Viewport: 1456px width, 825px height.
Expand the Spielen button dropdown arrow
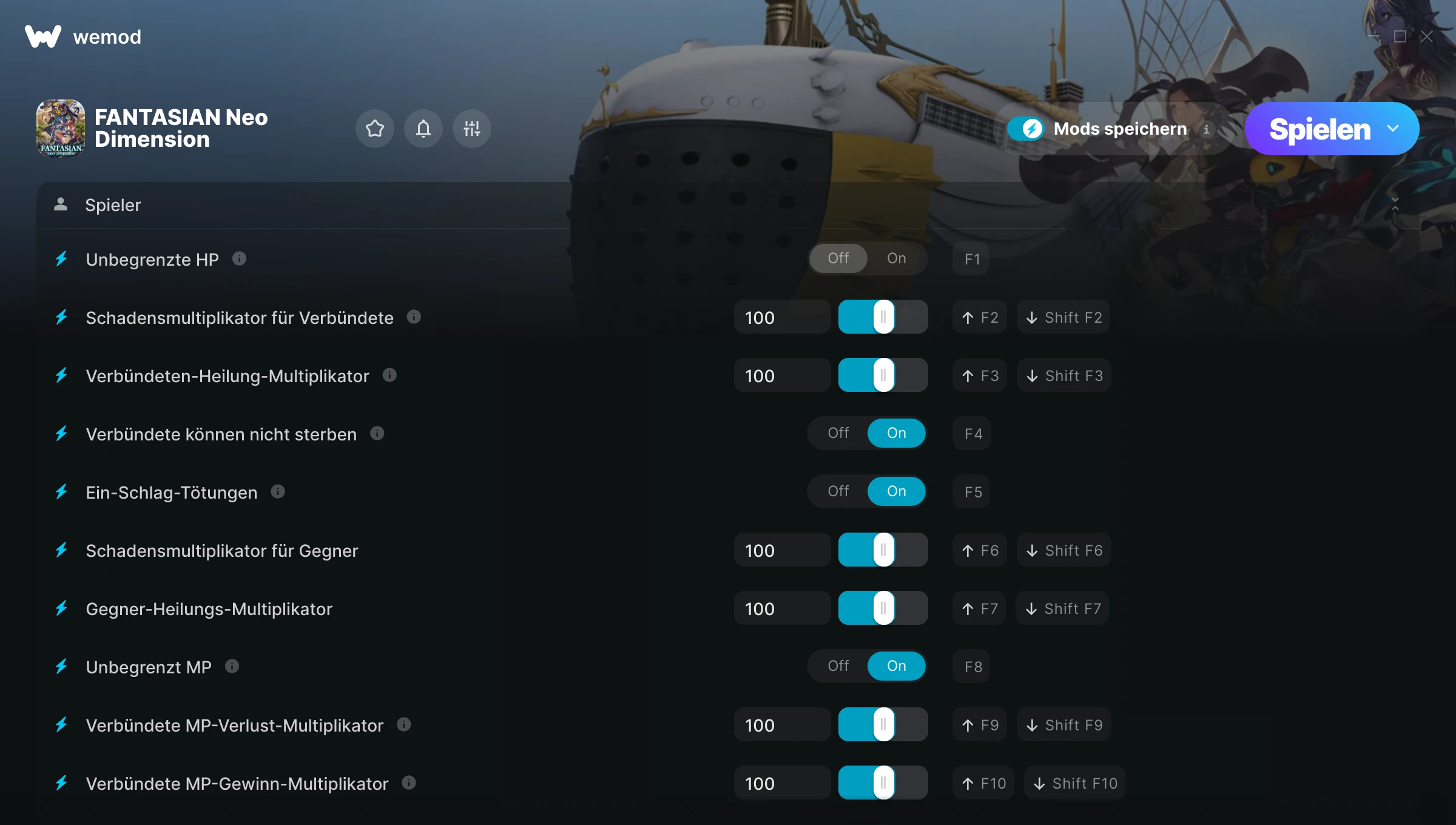1394,129
